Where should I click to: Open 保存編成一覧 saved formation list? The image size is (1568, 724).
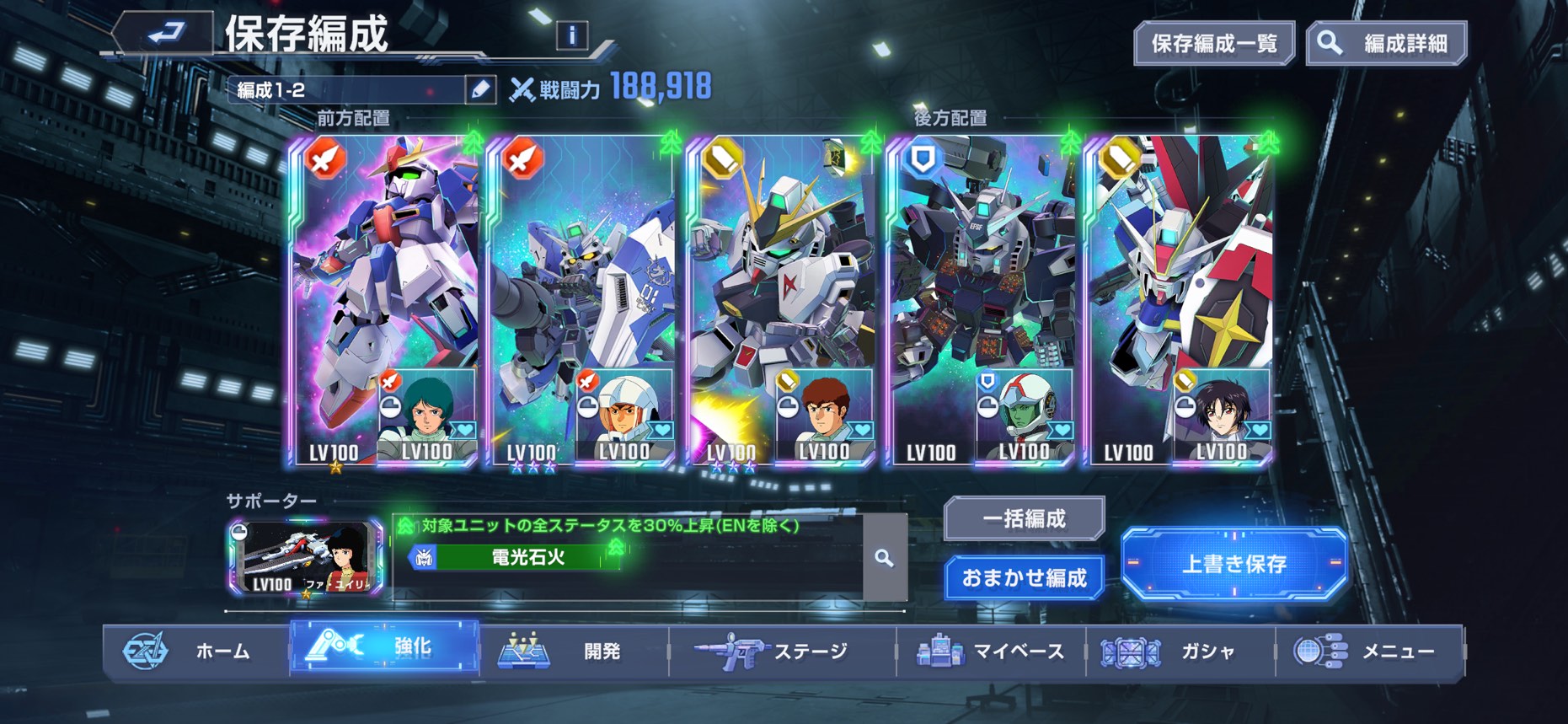(1213, 43)
